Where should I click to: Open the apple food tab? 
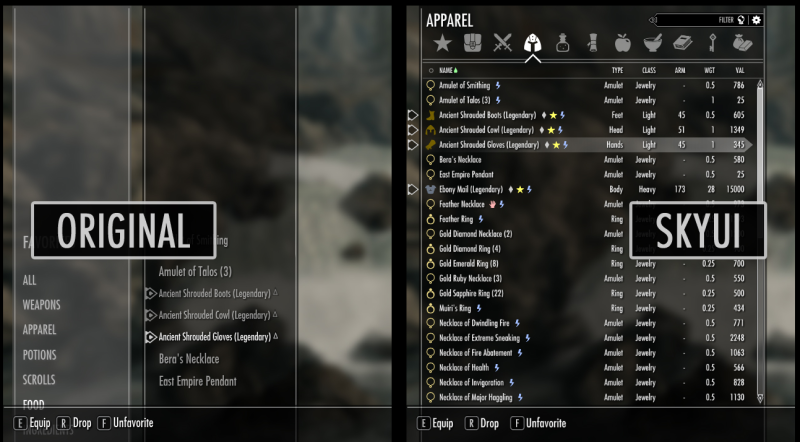coord(622,43)
